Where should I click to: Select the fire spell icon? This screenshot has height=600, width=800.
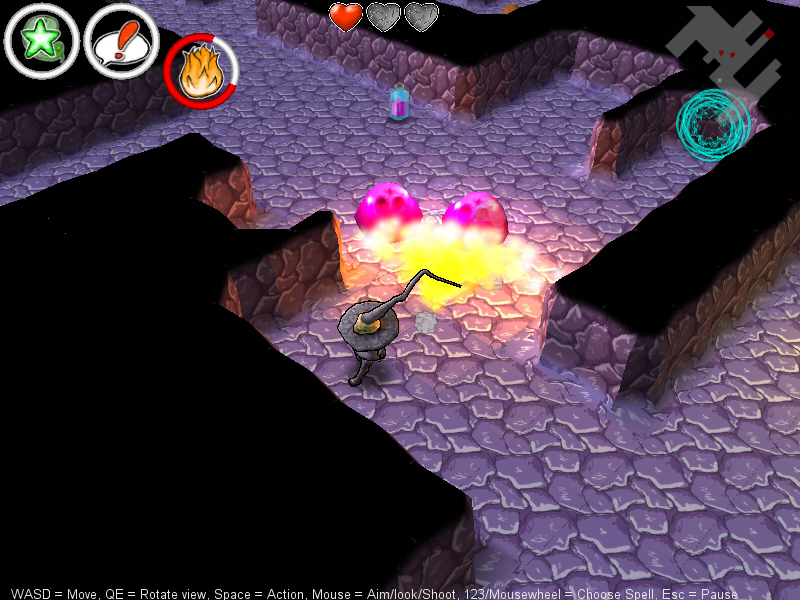(201, 72)
